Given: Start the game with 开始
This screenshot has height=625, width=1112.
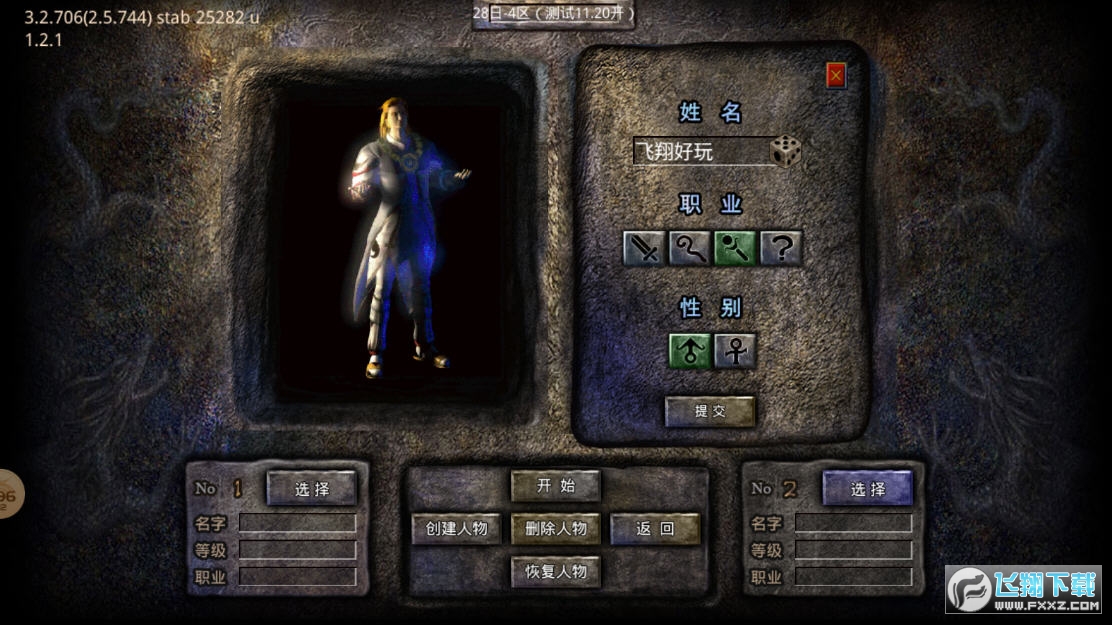Looking at the screenshot, I should point(556,486).
